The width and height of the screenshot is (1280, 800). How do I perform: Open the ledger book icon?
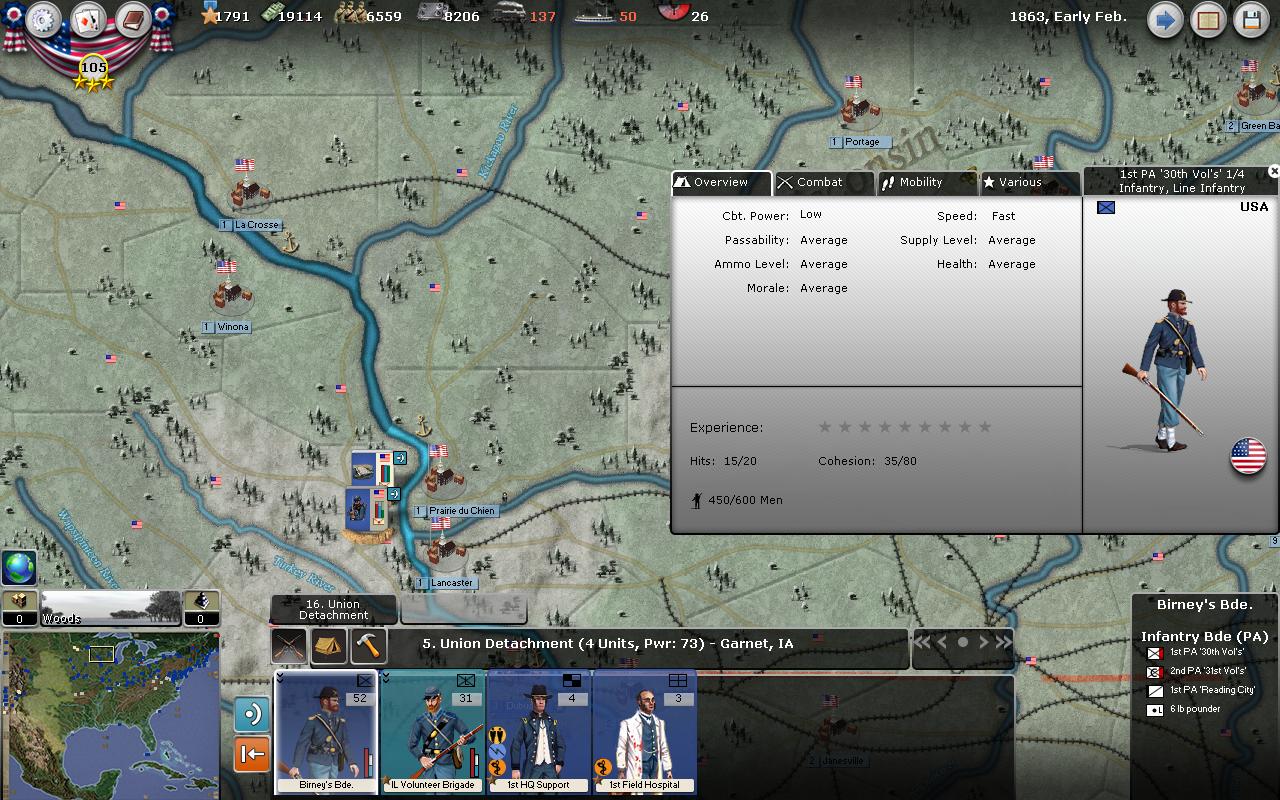[132, 20]
